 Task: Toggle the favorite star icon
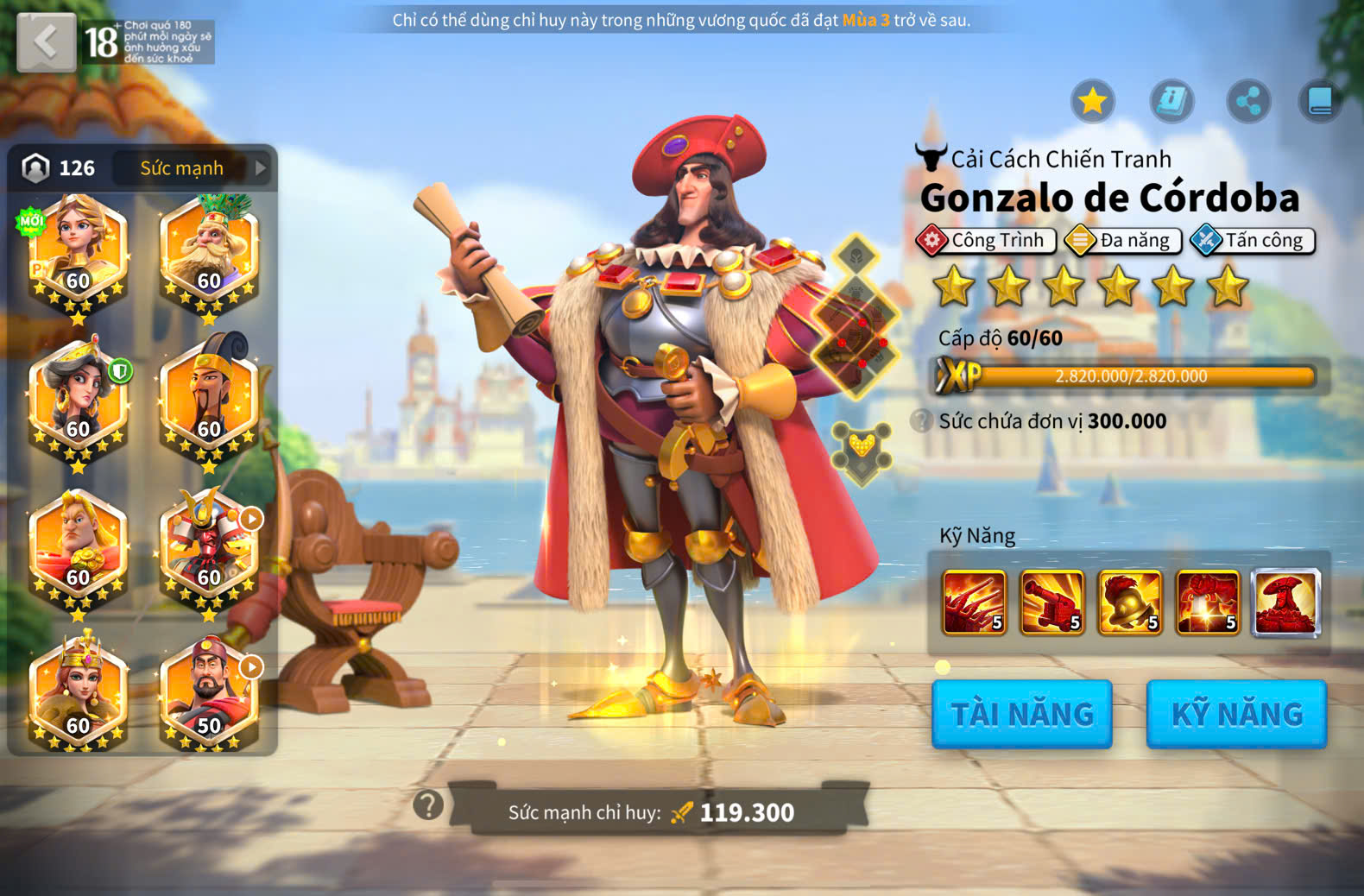[1093, 101]
